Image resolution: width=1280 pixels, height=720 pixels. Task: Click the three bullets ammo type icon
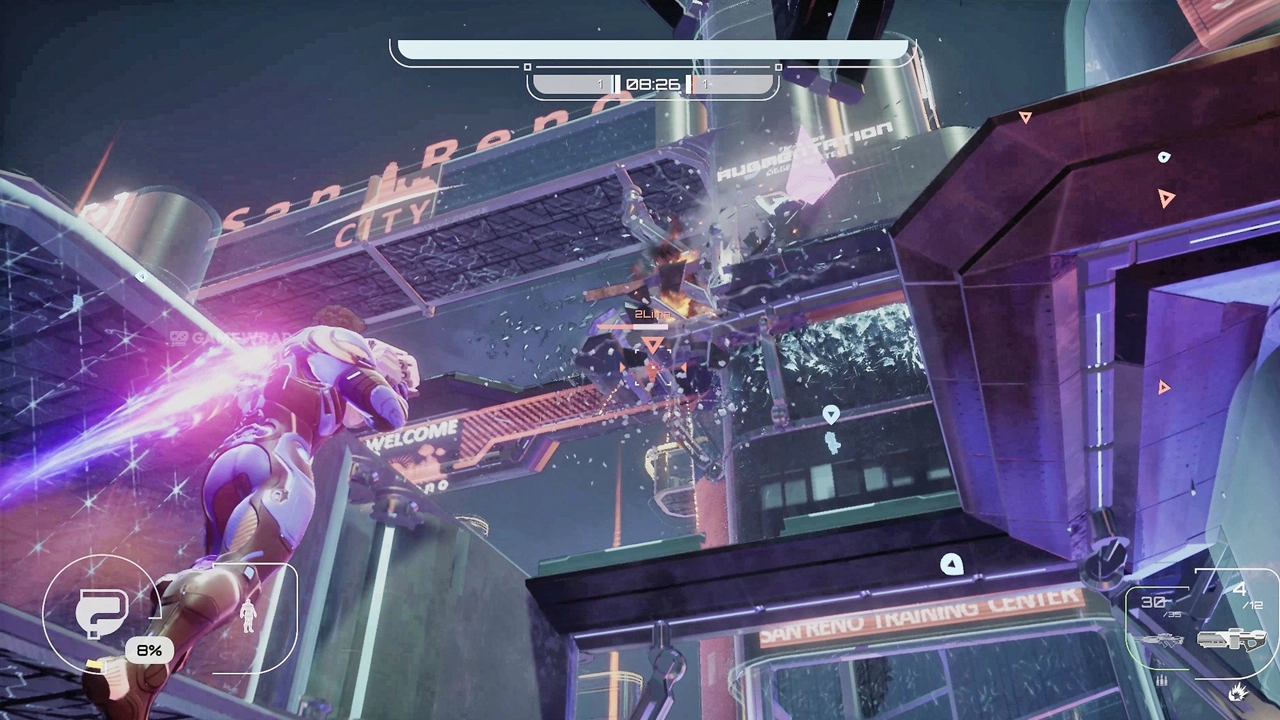[1162, 681]
